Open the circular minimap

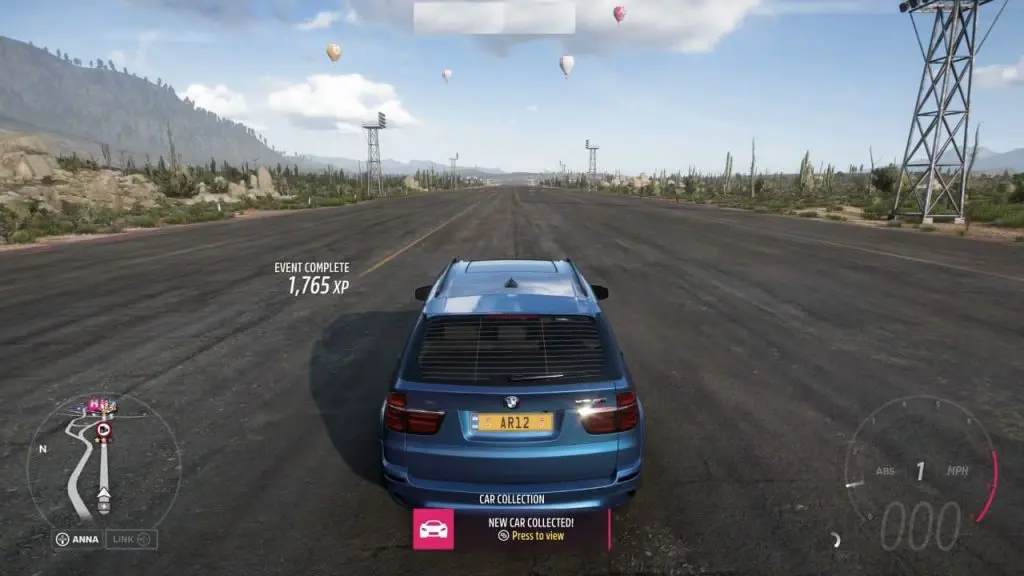tap(103, 461)
